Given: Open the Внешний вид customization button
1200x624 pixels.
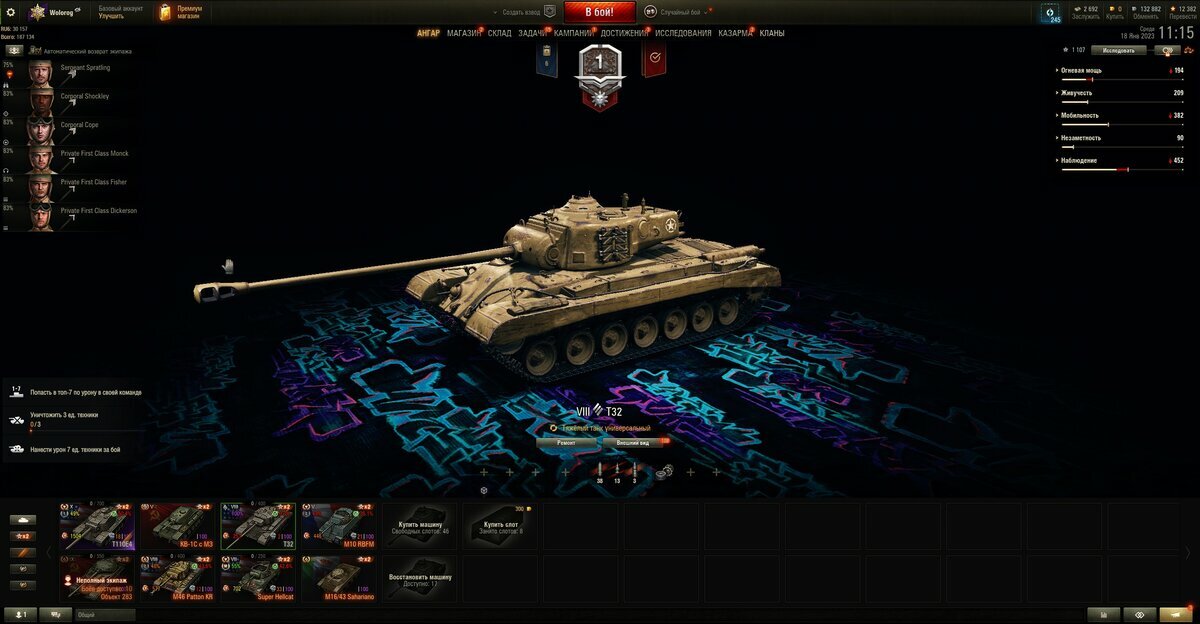Looking at the screenshot, I should coord(634,441).
